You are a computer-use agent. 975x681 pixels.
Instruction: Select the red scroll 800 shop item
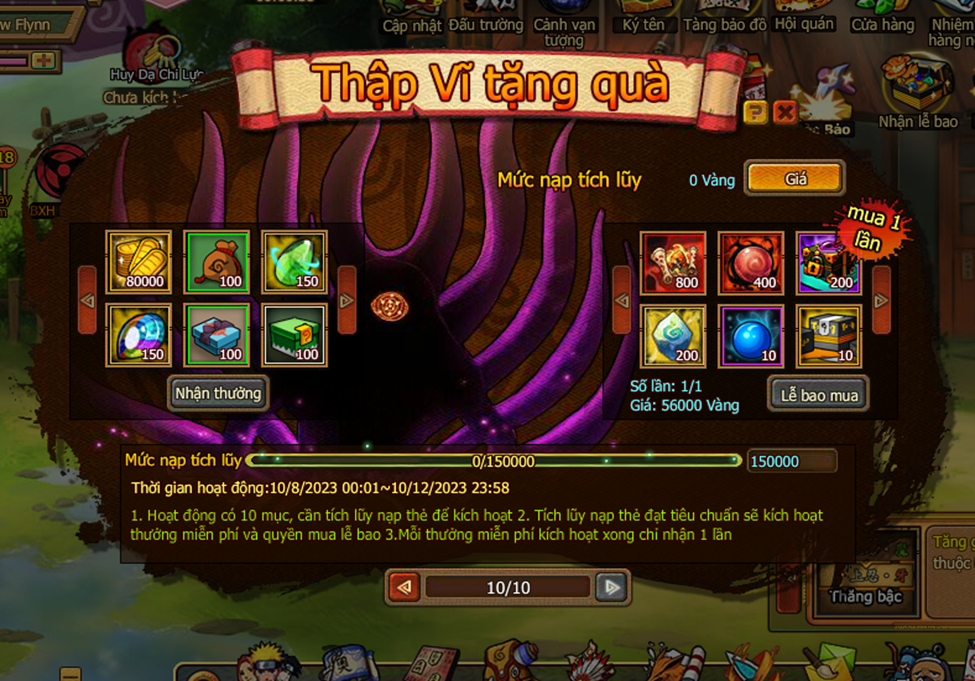coord(673,262)
